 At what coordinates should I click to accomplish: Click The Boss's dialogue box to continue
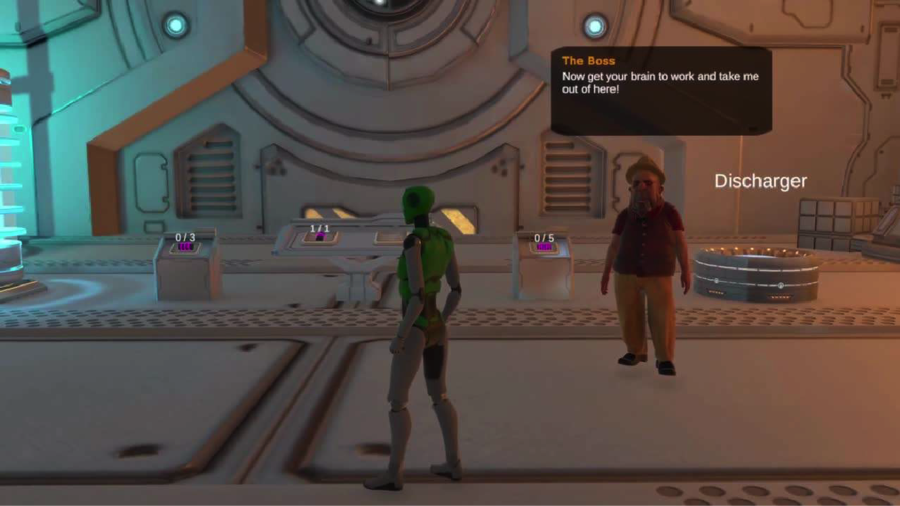[661, 91]
